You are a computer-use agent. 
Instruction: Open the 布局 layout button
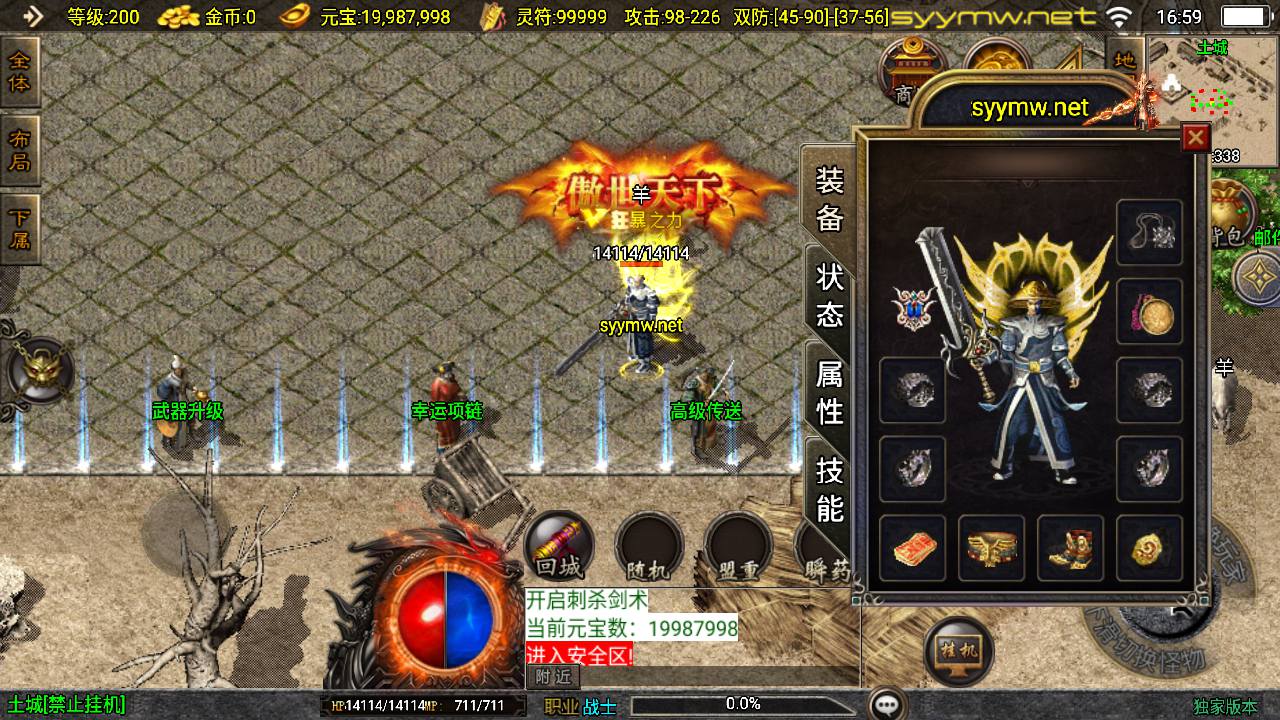coord(20,150)
